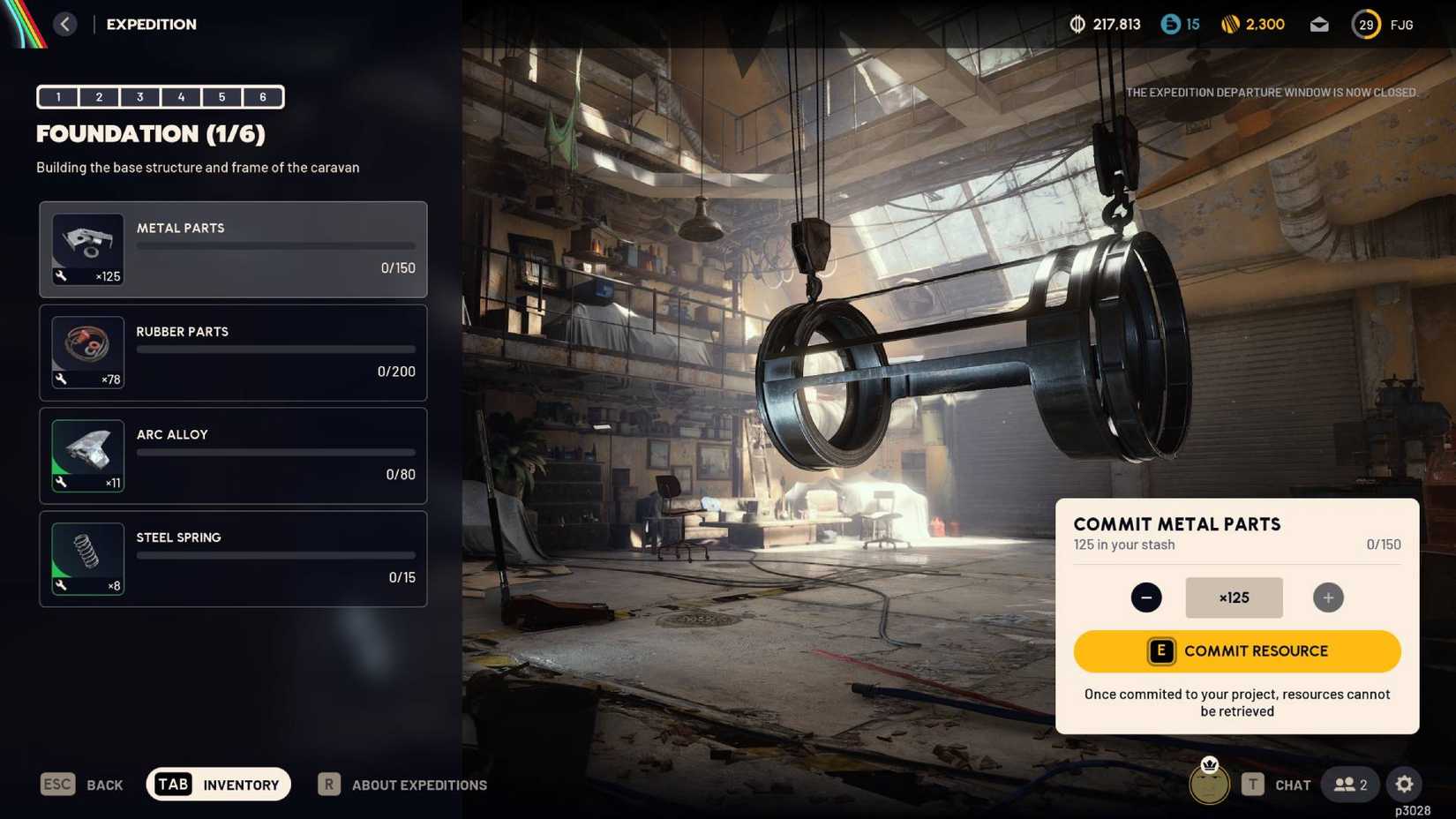Click the crowned player avatar
Viewport: 1456px width, 819px height.
(1208, 782)
